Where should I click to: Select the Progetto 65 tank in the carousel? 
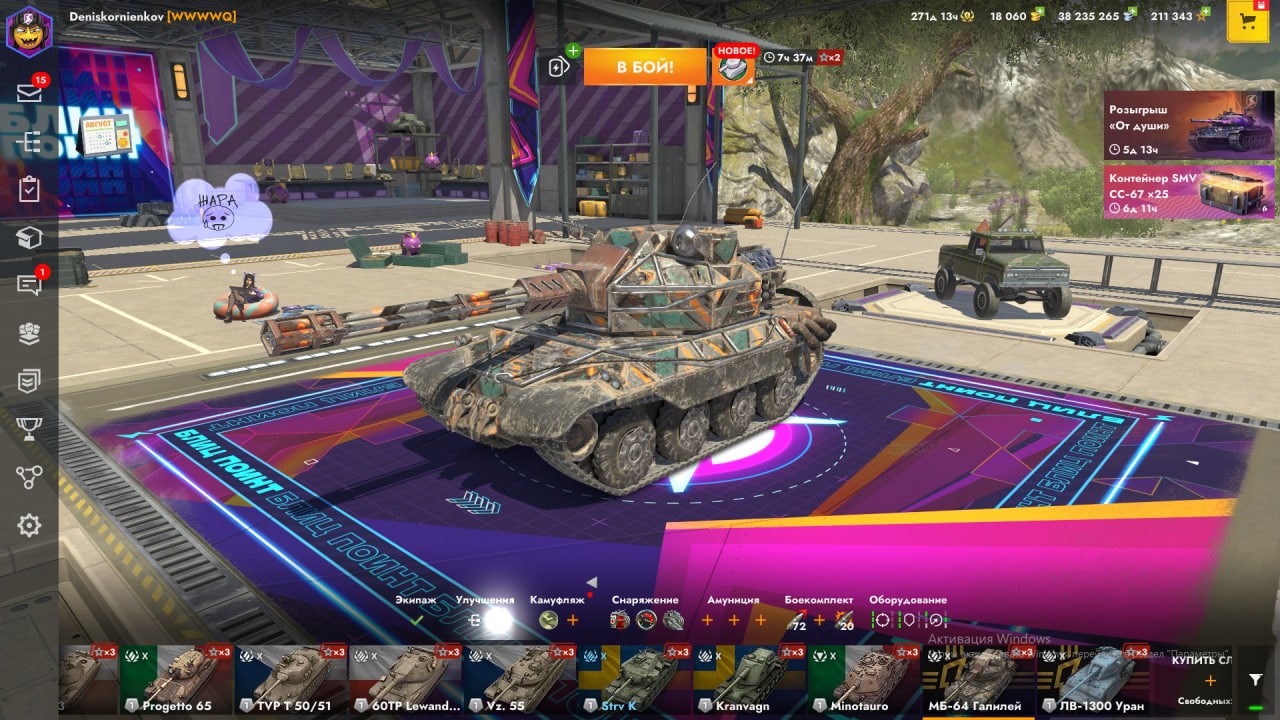coord(177,679)
